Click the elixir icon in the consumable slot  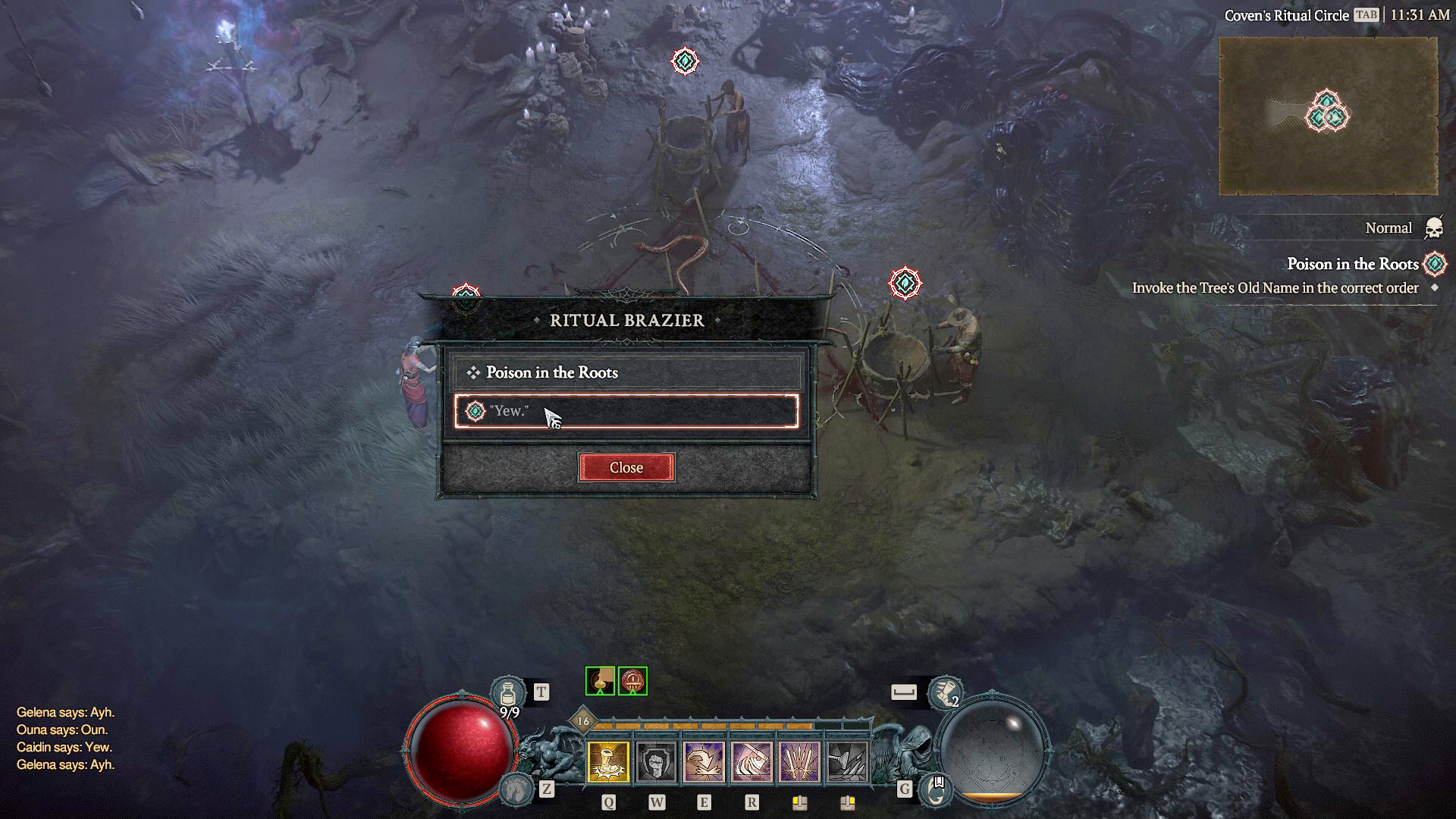pos(599,680)
